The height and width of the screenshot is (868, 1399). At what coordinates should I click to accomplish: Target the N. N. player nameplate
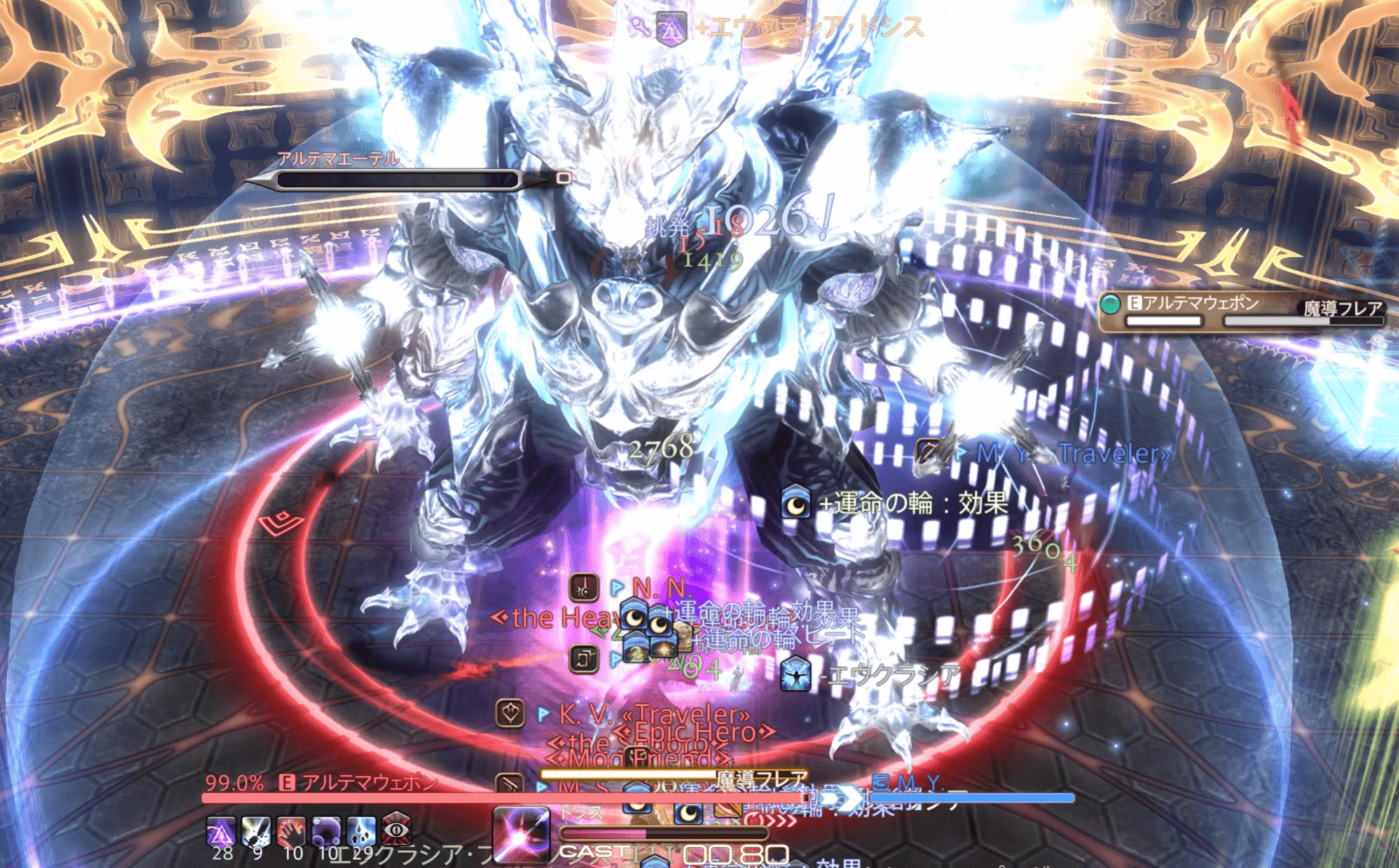pos(661,588)
